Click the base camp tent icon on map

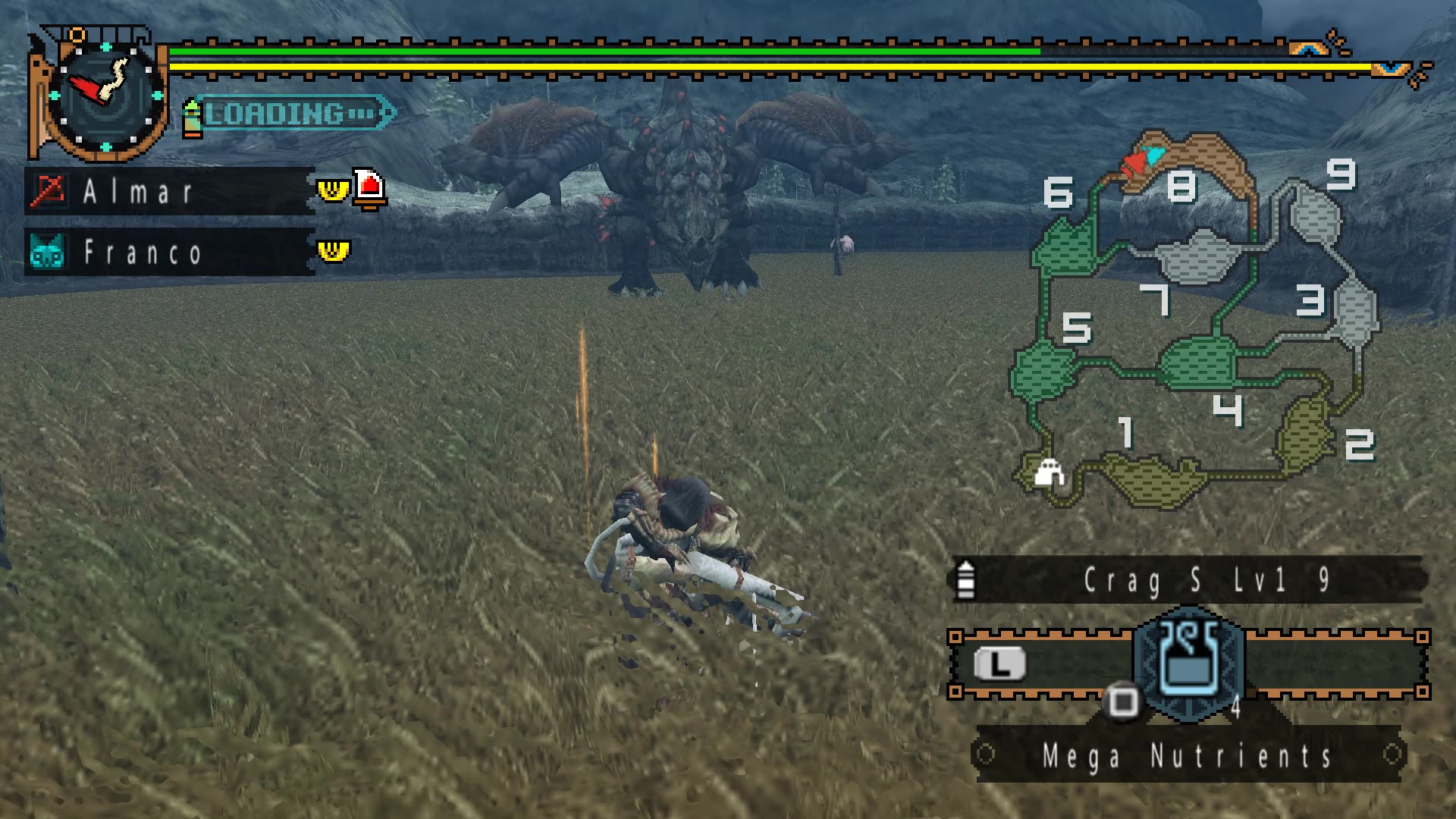pyautogui.click(x=1050, y=470)
